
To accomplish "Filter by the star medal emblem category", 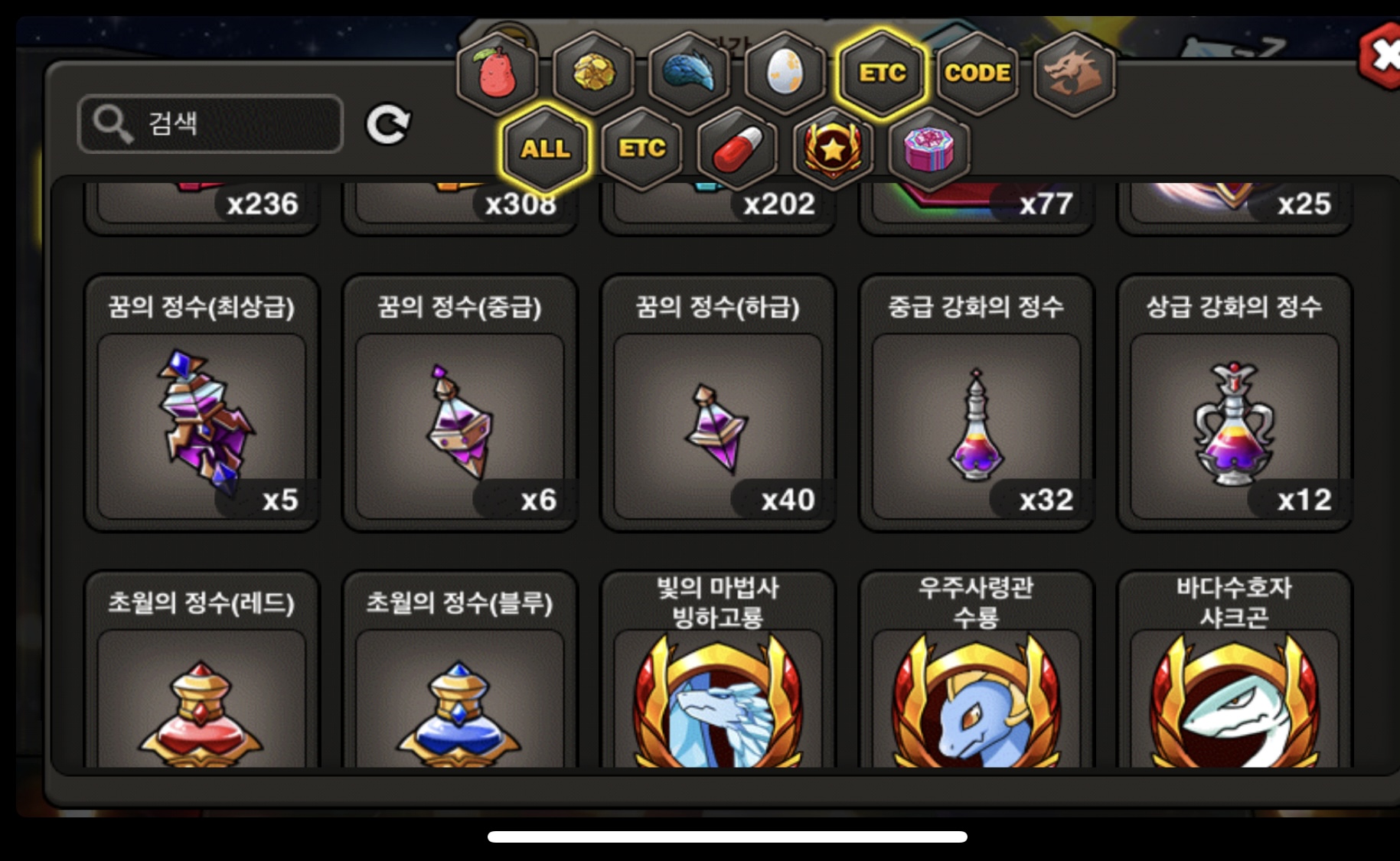I will coord(833,148).
